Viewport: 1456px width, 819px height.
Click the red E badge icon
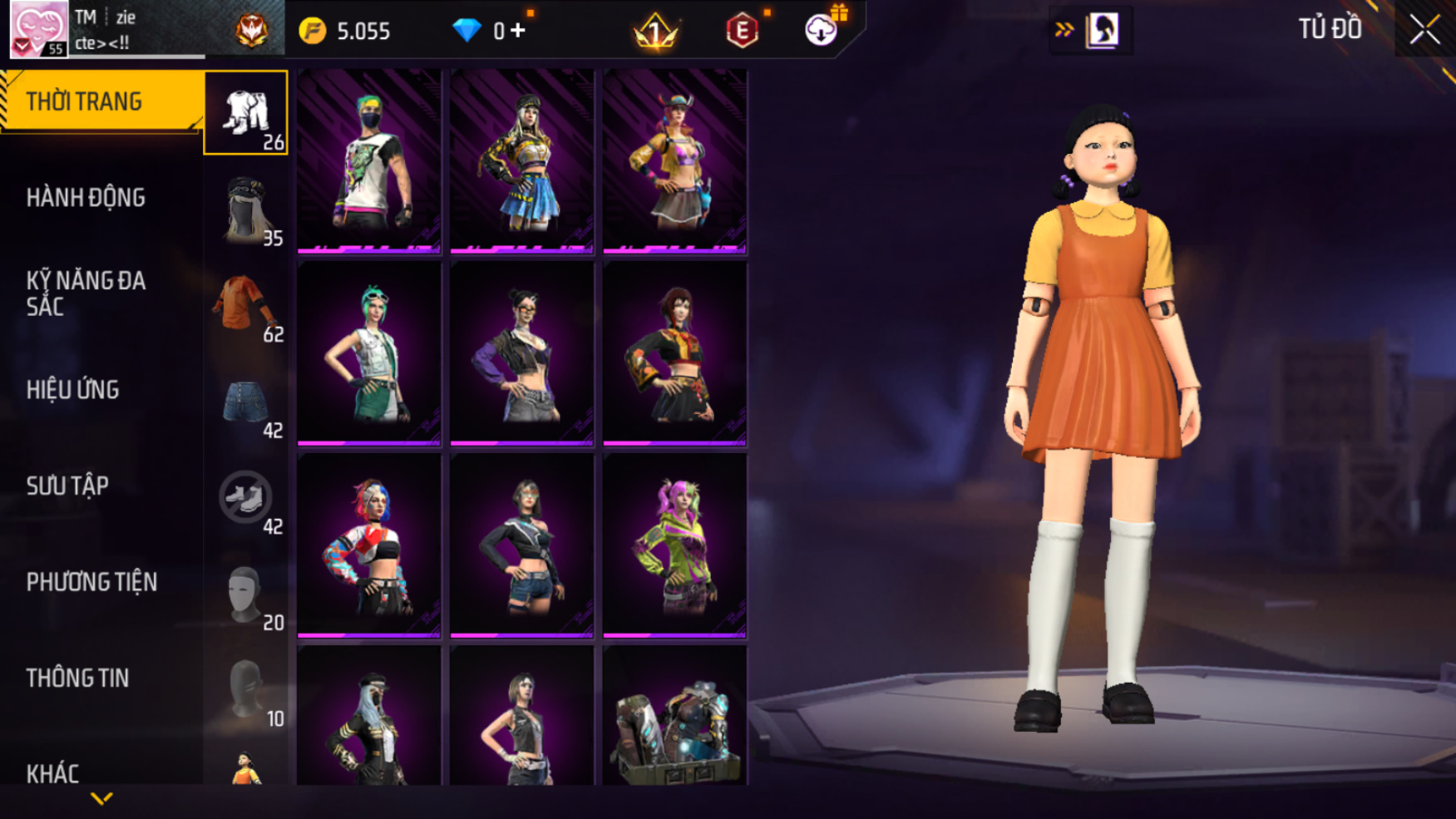[742, 31]
